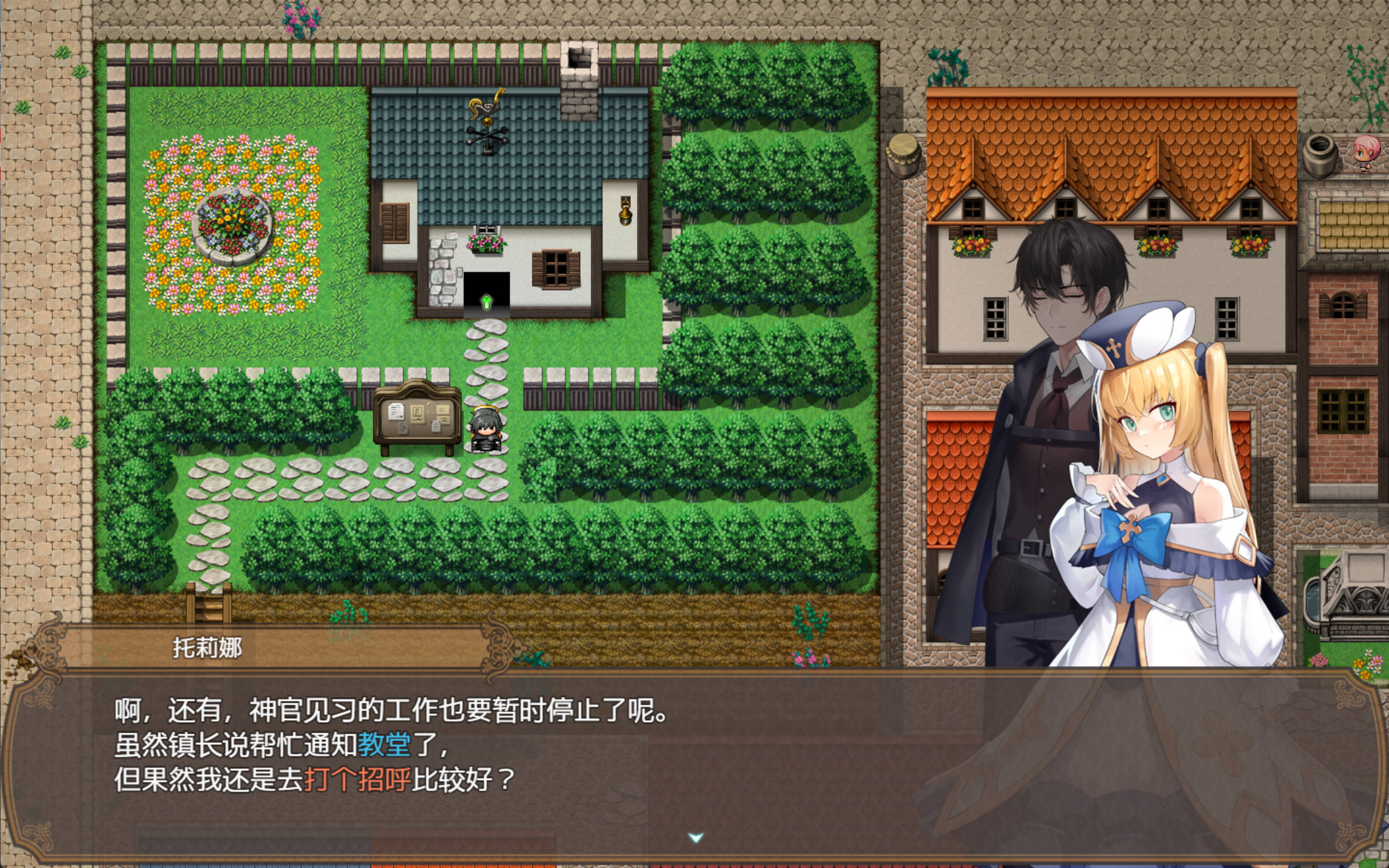Click the green arrow marking the house entrance

click(487, 300)
